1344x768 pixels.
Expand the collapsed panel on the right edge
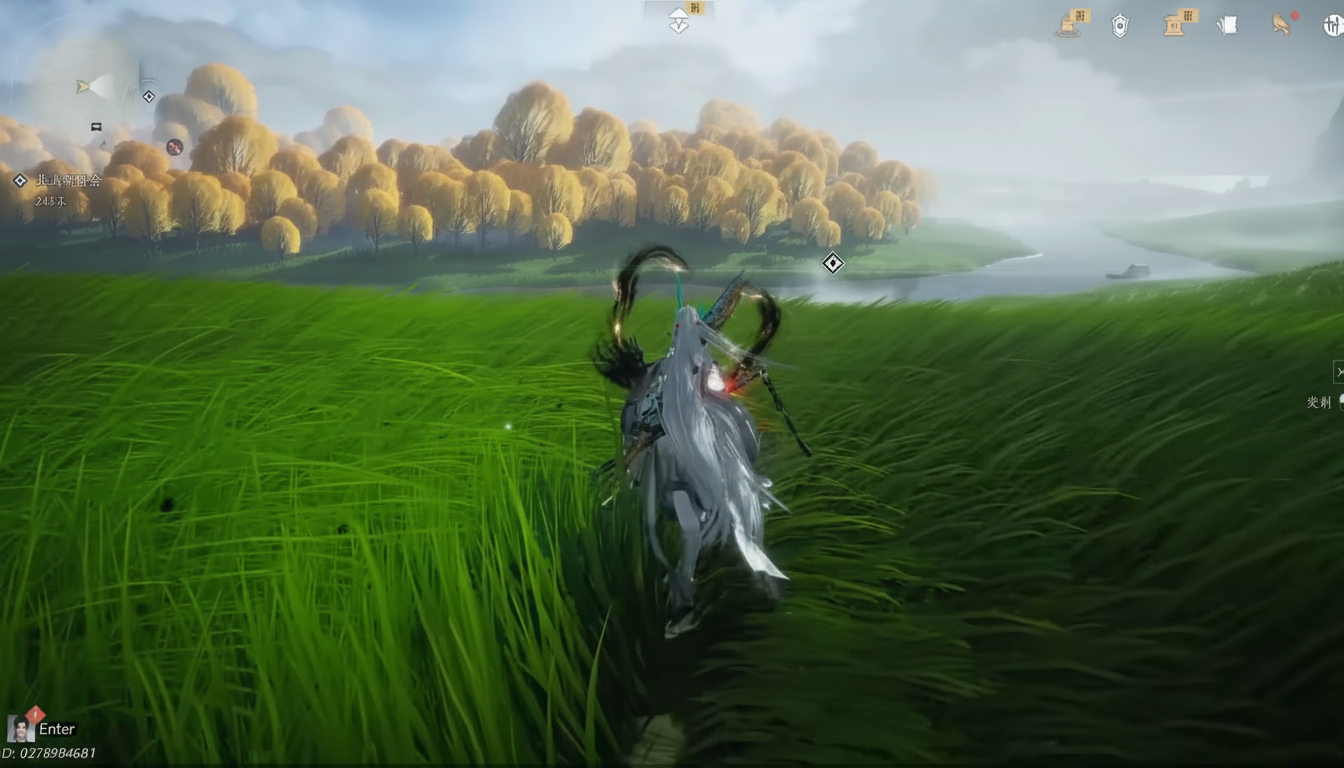click(x=1338, y=372)
